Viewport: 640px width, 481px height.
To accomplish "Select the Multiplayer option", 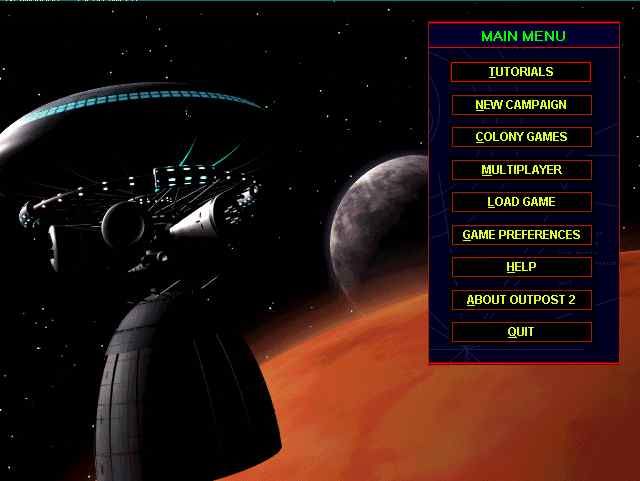I will [521, 170].
